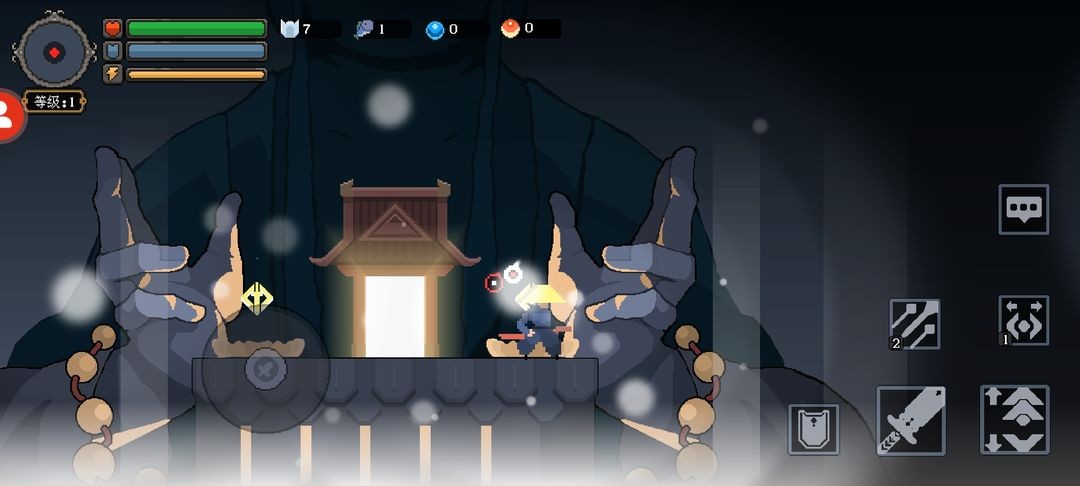Use the triple-arrow skill marked 2

(x=915, y=324)
